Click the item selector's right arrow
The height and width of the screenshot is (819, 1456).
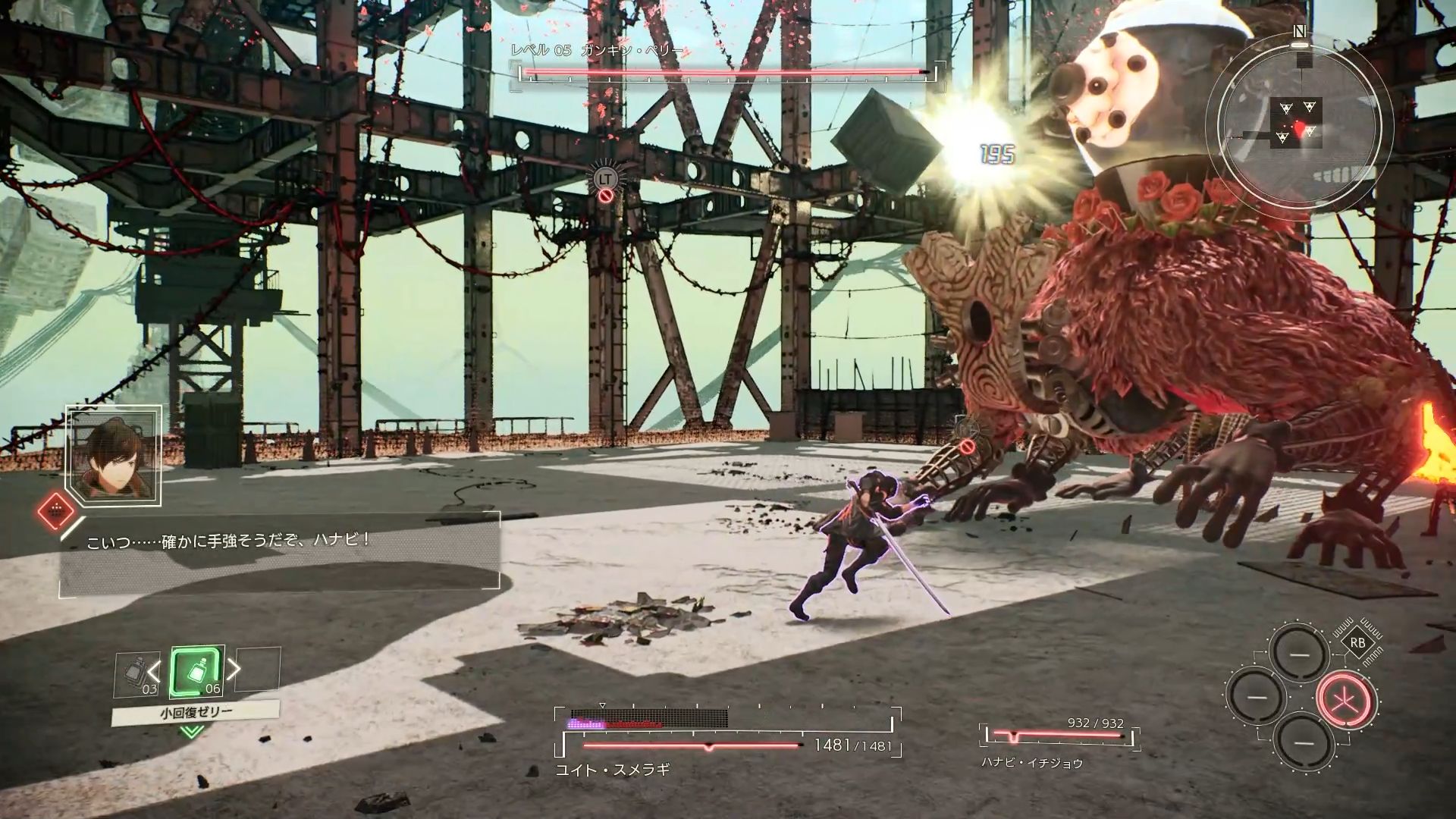pyautogui.click(x=234, y=669)
